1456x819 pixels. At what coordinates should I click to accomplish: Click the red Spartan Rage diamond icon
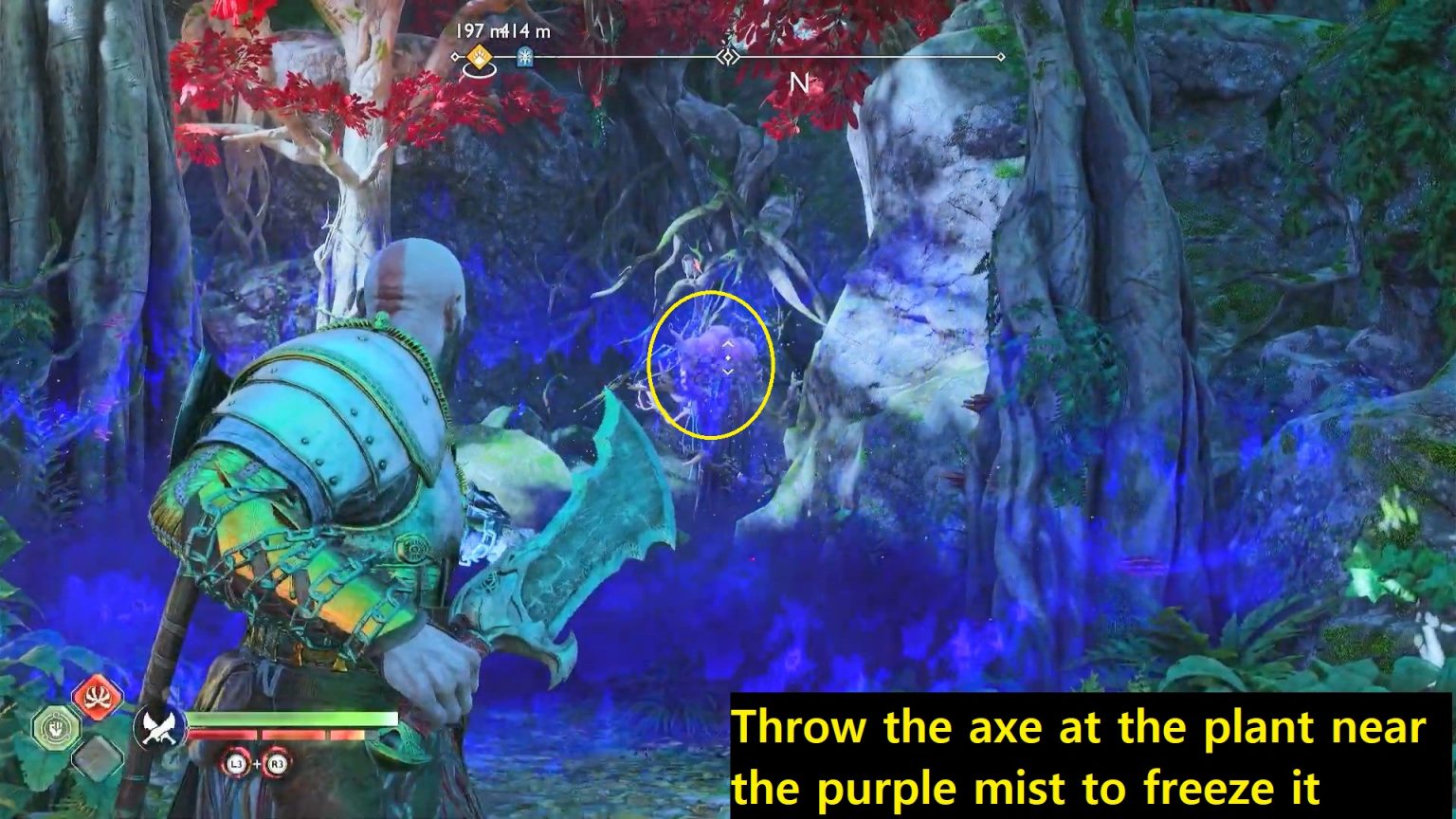pos(98,697)
